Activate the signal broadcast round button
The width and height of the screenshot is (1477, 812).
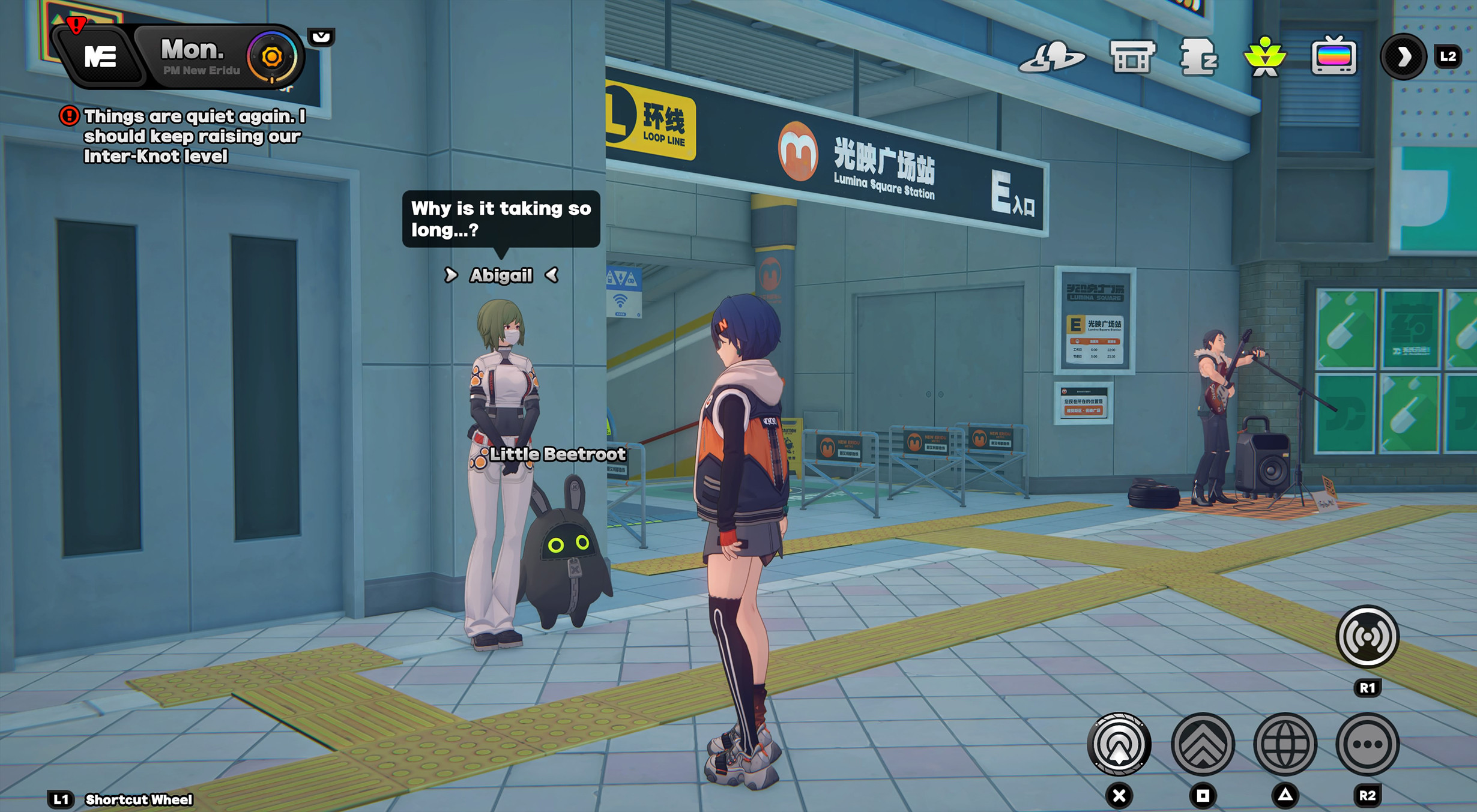[x=1367, y=637]
